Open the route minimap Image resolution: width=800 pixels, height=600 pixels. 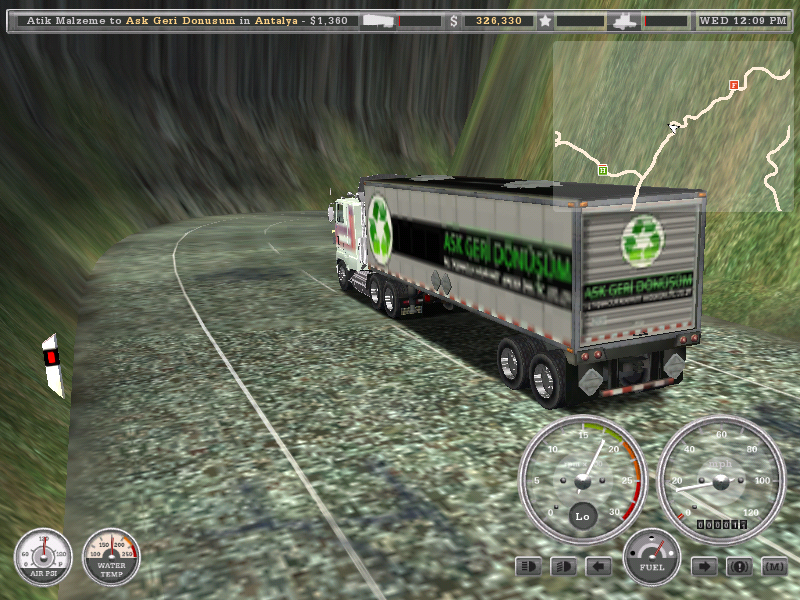[675, 126]
